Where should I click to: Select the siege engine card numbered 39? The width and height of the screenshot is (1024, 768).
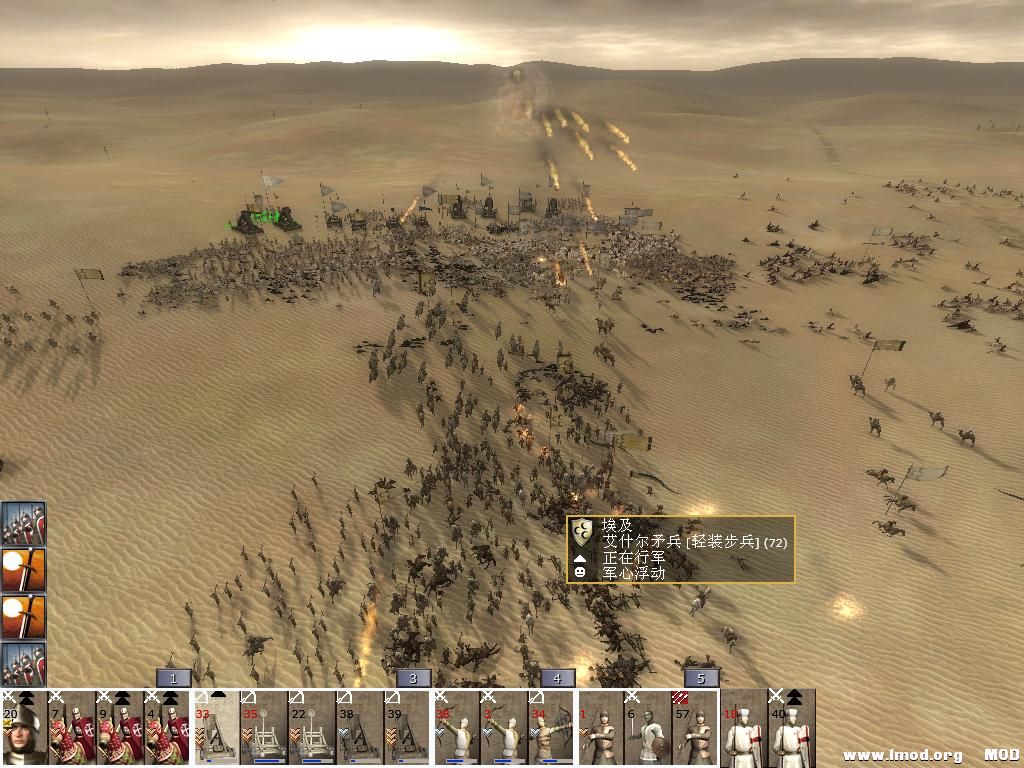click(x=408, y=728)
